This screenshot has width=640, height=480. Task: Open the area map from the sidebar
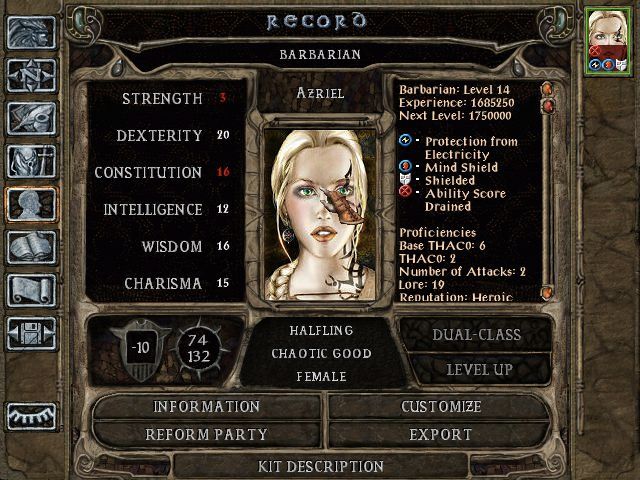point(31,75)
